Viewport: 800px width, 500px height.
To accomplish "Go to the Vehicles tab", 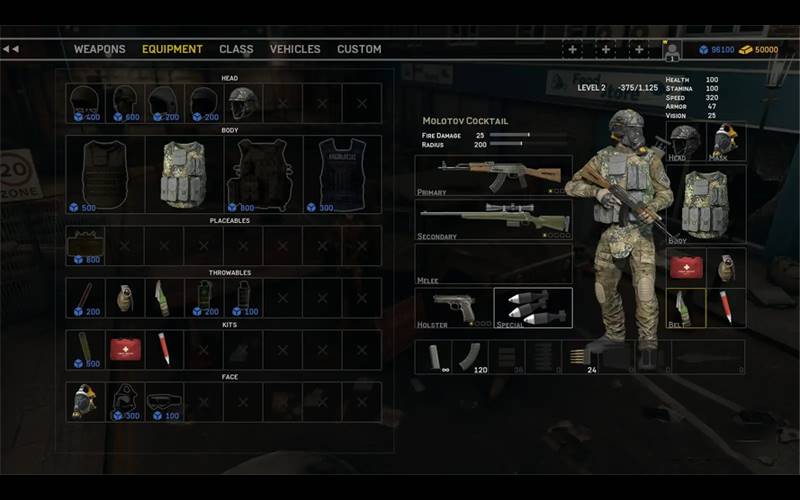I will click(x=295, y=49).
